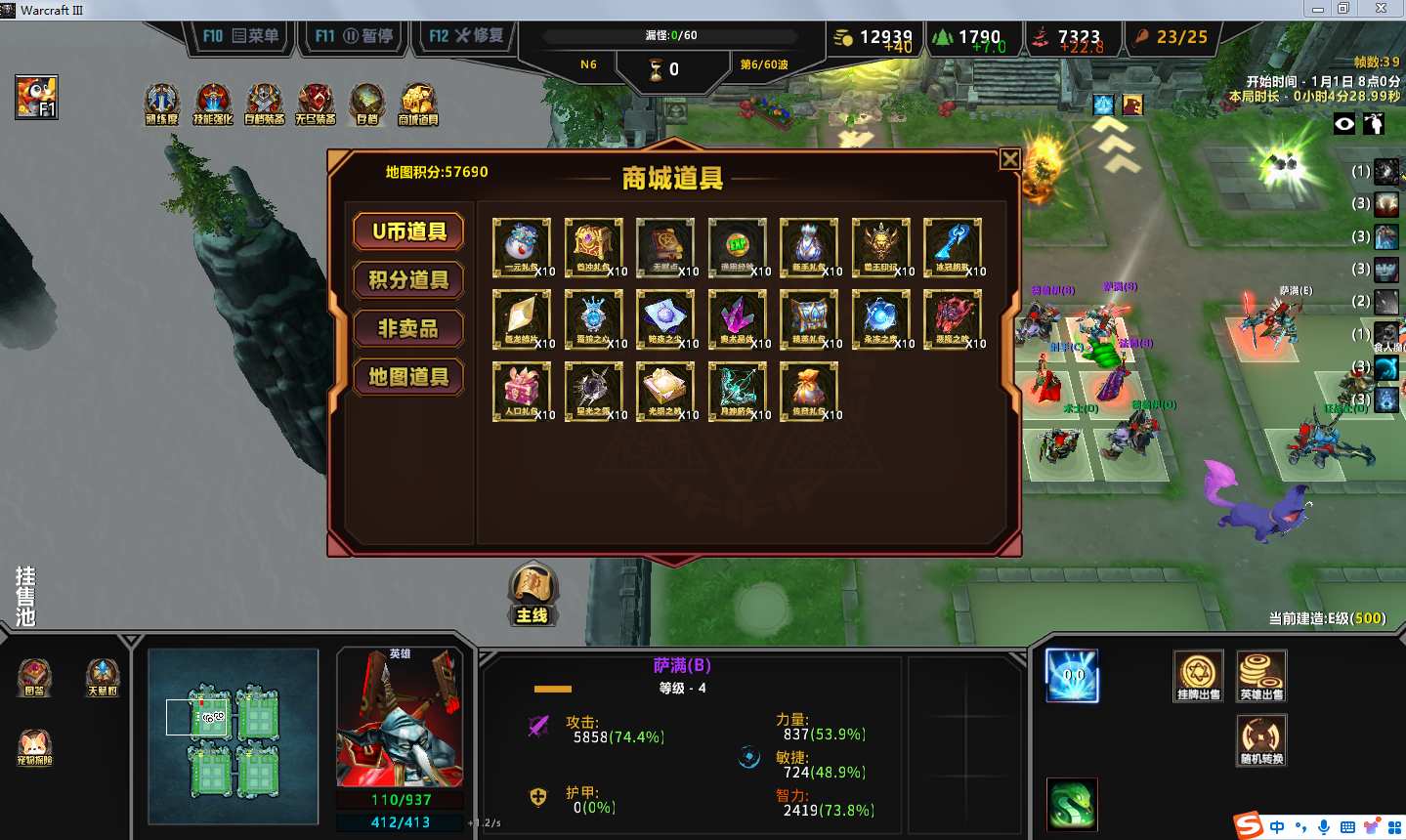Show the 地图道具 category
The height and width of the screenshot is (840, 1406).
[408, 377]
